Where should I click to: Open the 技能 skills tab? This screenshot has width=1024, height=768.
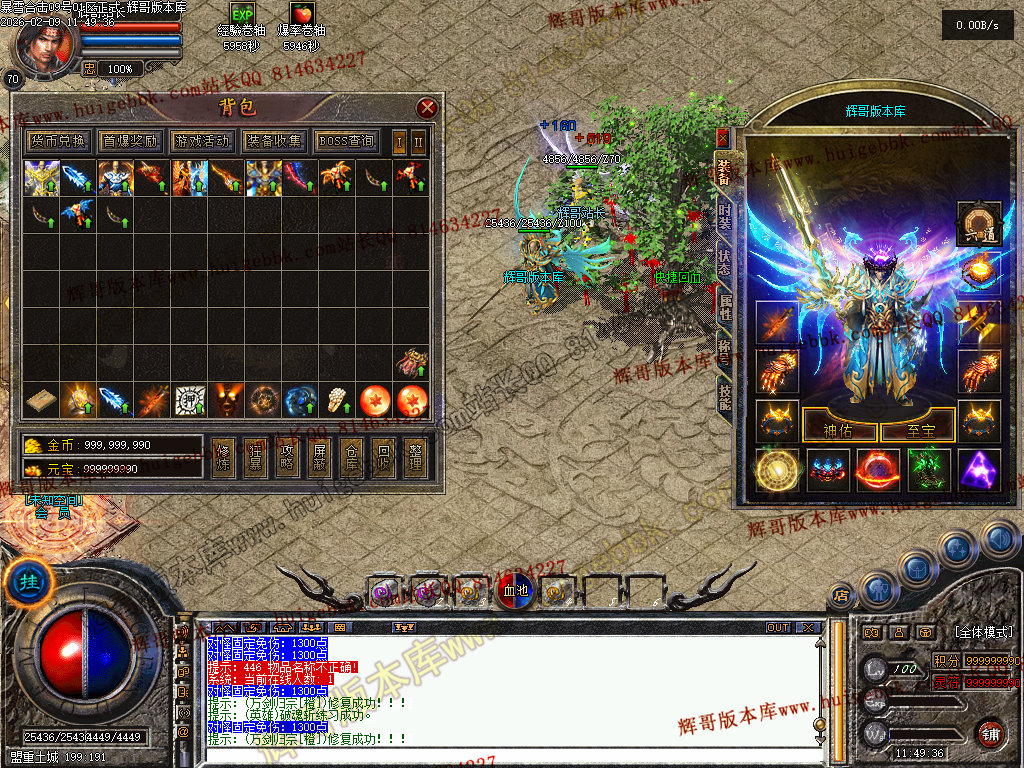pyautogui.click(x=724, y=395)
